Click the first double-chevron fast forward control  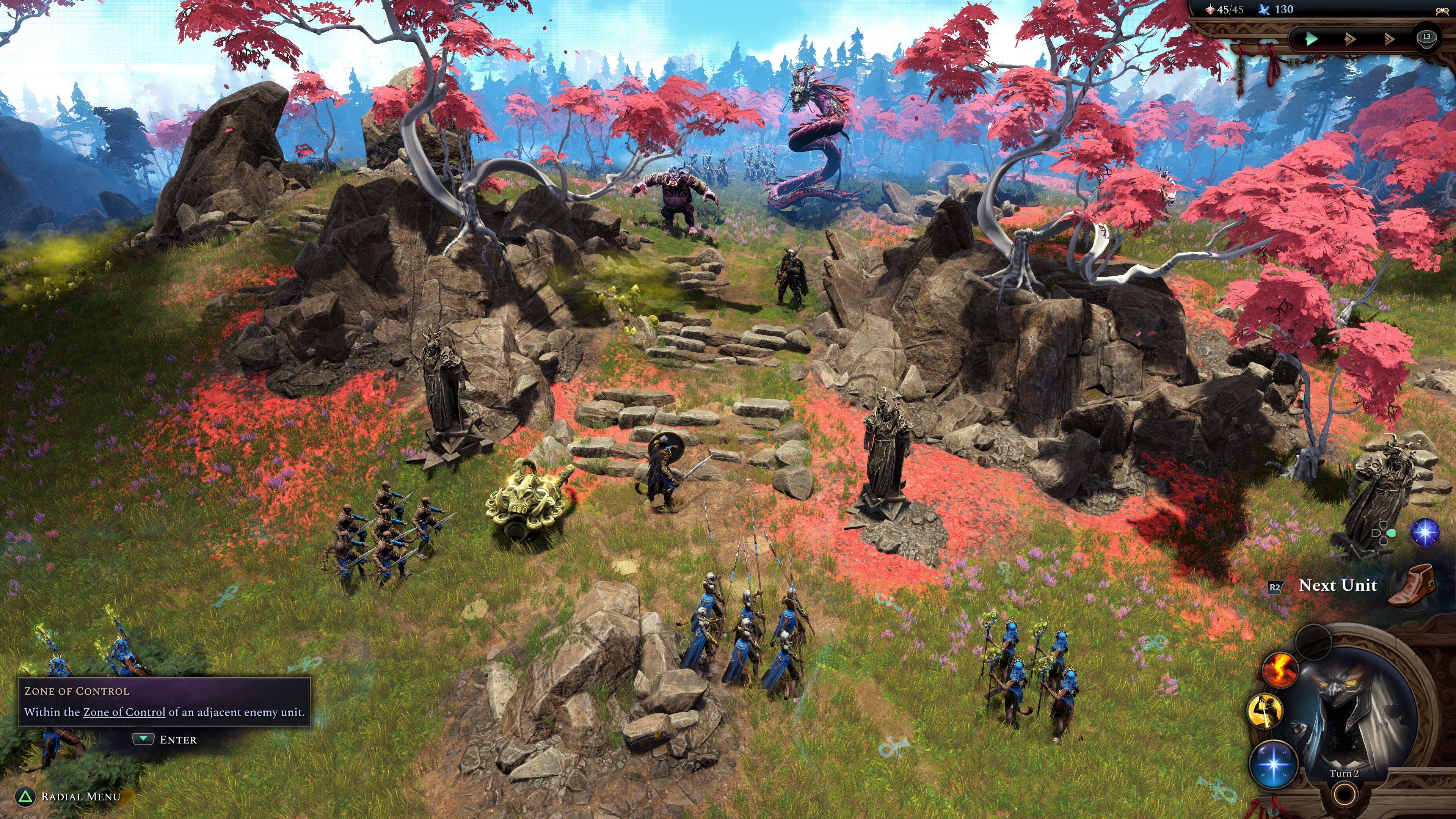[1350, 39]
